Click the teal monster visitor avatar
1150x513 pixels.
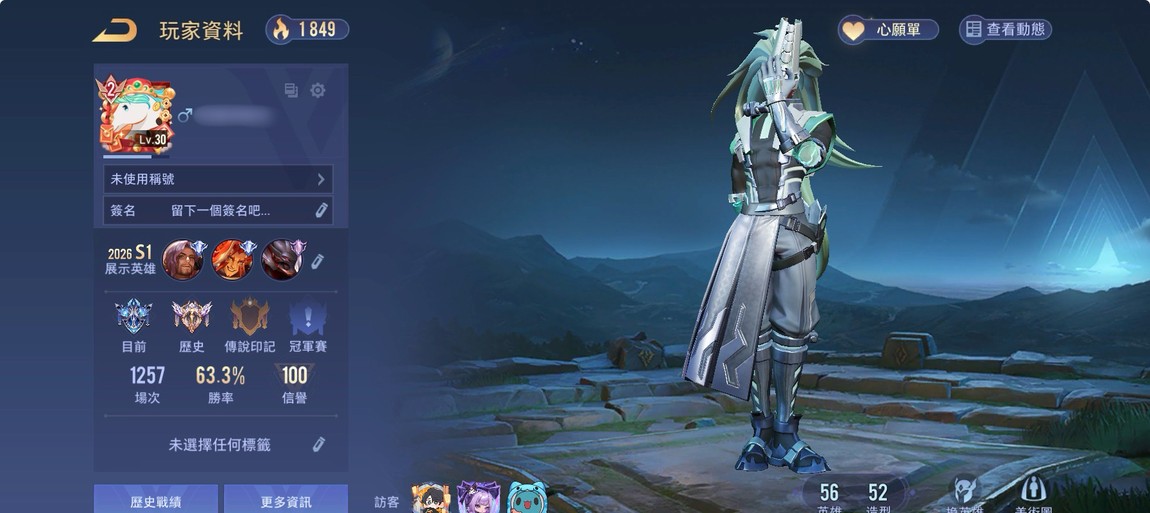click(527, 498)
